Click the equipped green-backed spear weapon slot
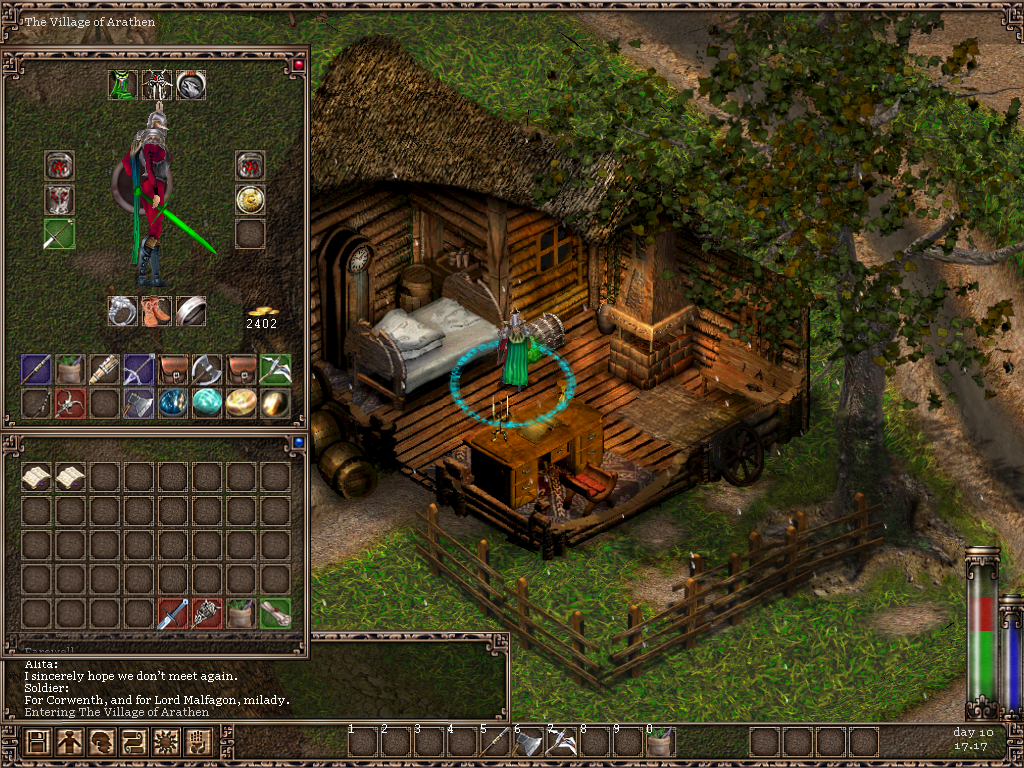The image size is (1024, 768). [x=59, y=234]
